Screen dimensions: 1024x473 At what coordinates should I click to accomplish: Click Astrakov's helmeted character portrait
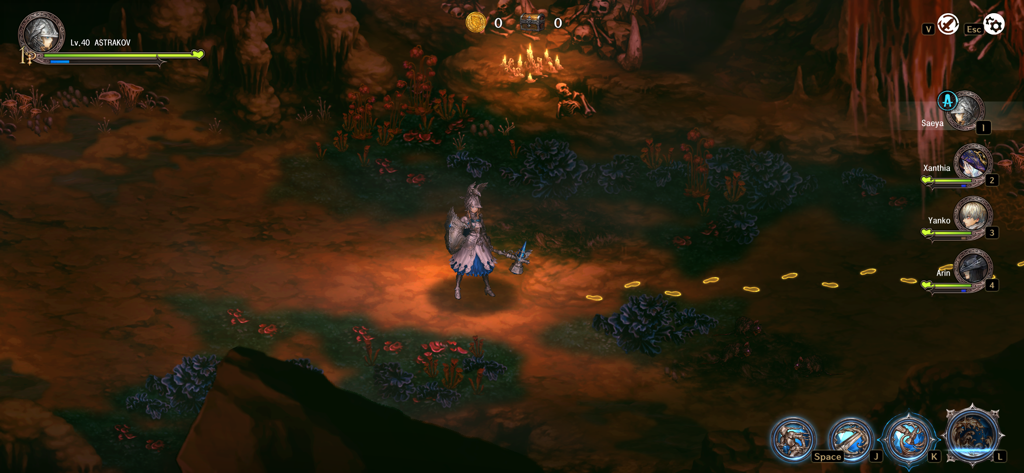pos(41,34)
